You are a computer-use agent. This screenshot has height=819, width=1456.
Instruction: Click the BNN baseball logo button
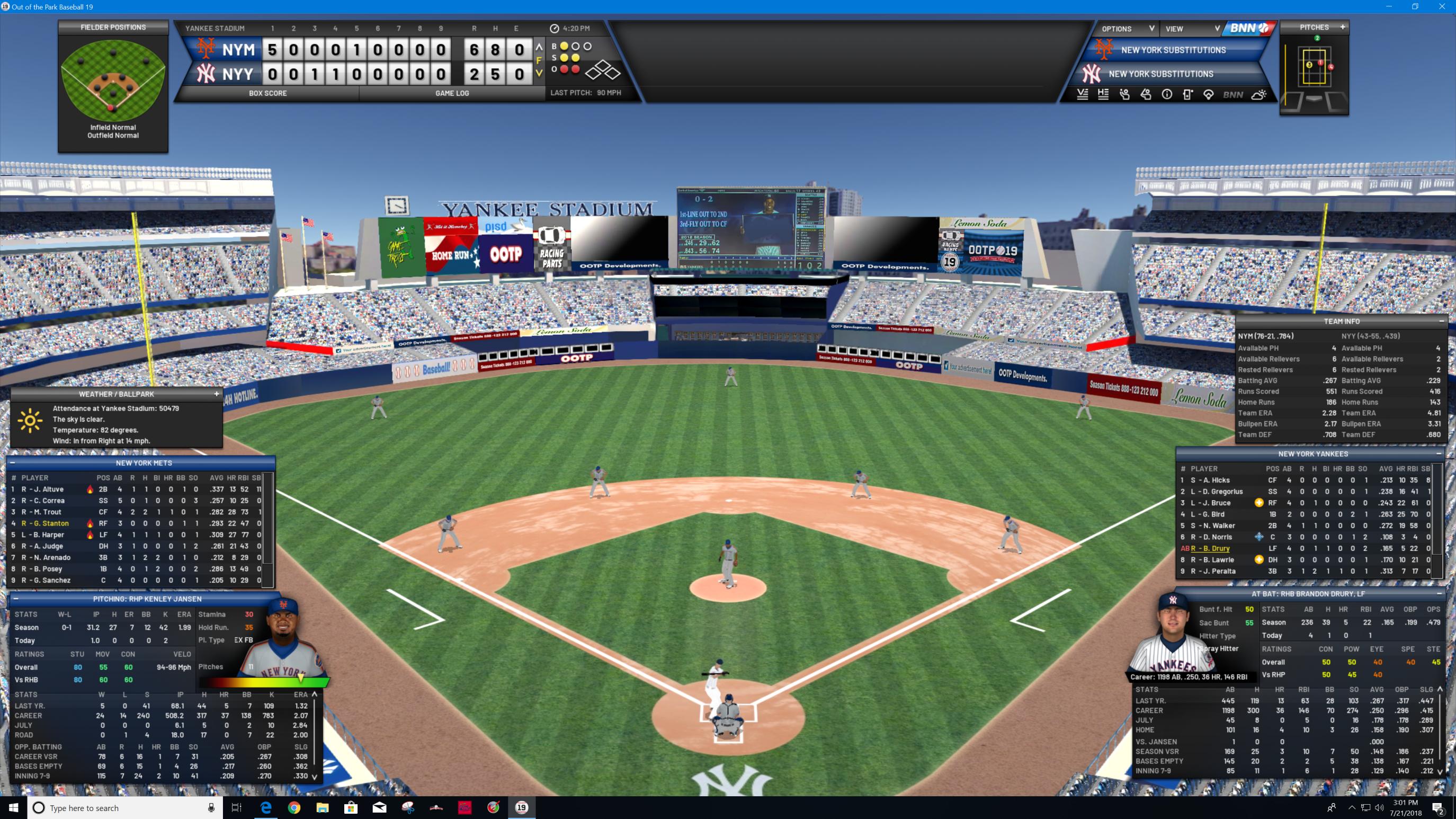pyautogui.click(x=1248, y=28)
